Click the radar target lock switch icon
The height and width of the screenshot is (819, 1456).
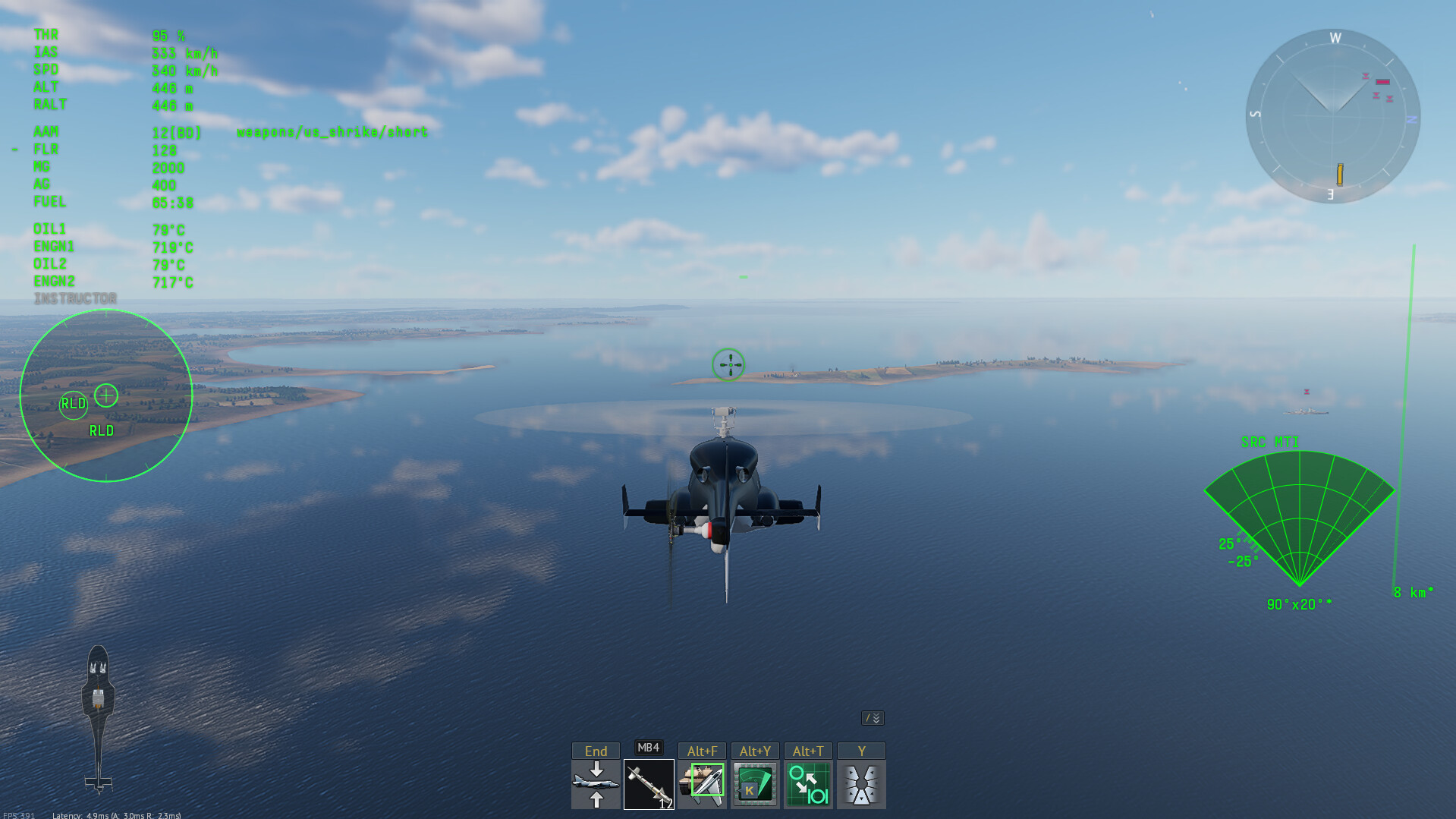click(x=808, y=784)
